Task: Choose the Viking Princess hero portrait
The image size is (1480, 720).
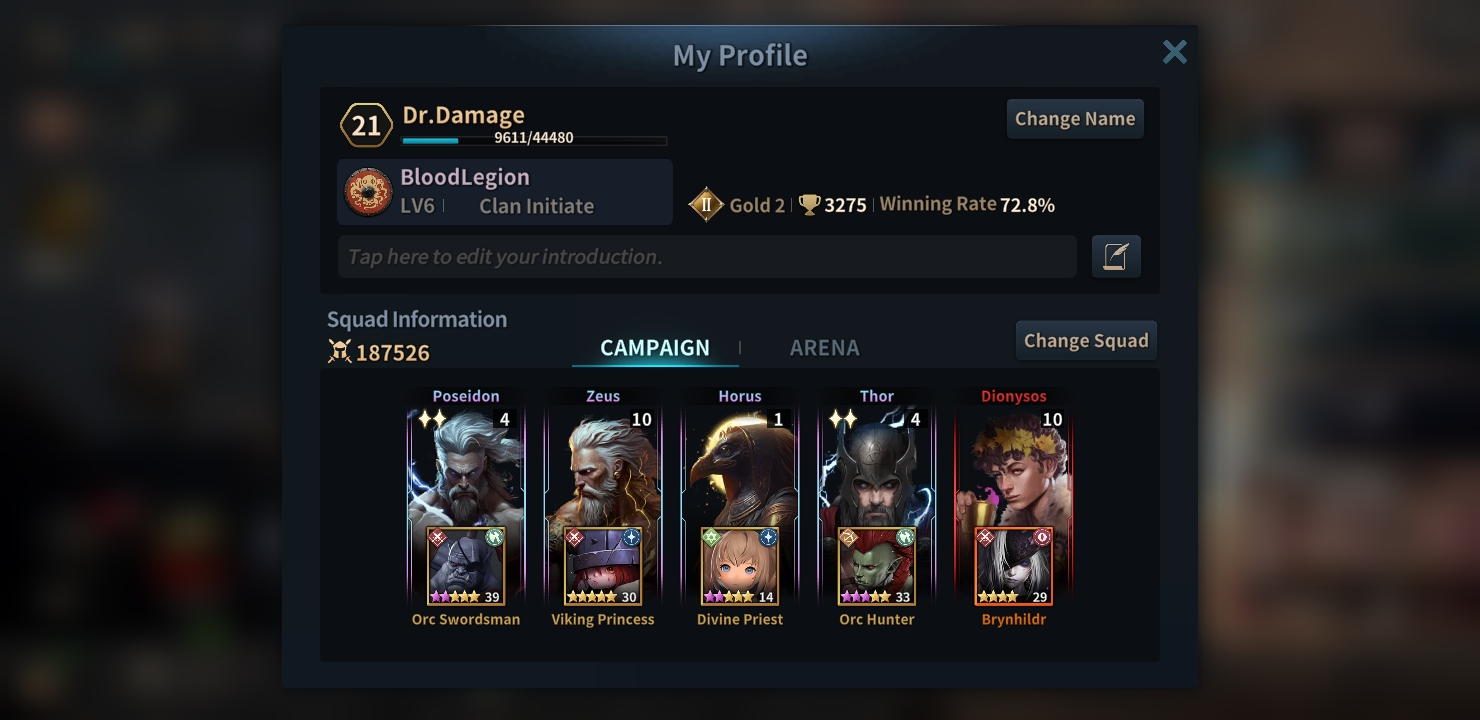Action: tap(603, 567)
